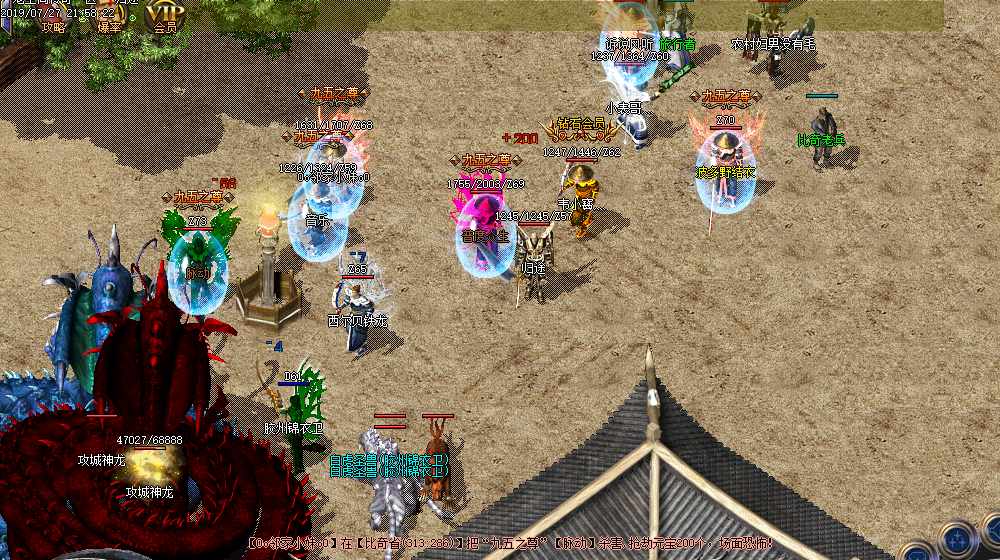Open the VIP 会员 membership icon
Image resolution: width=1000 pixels, height=560 pixels.
[x=164, y=17]
